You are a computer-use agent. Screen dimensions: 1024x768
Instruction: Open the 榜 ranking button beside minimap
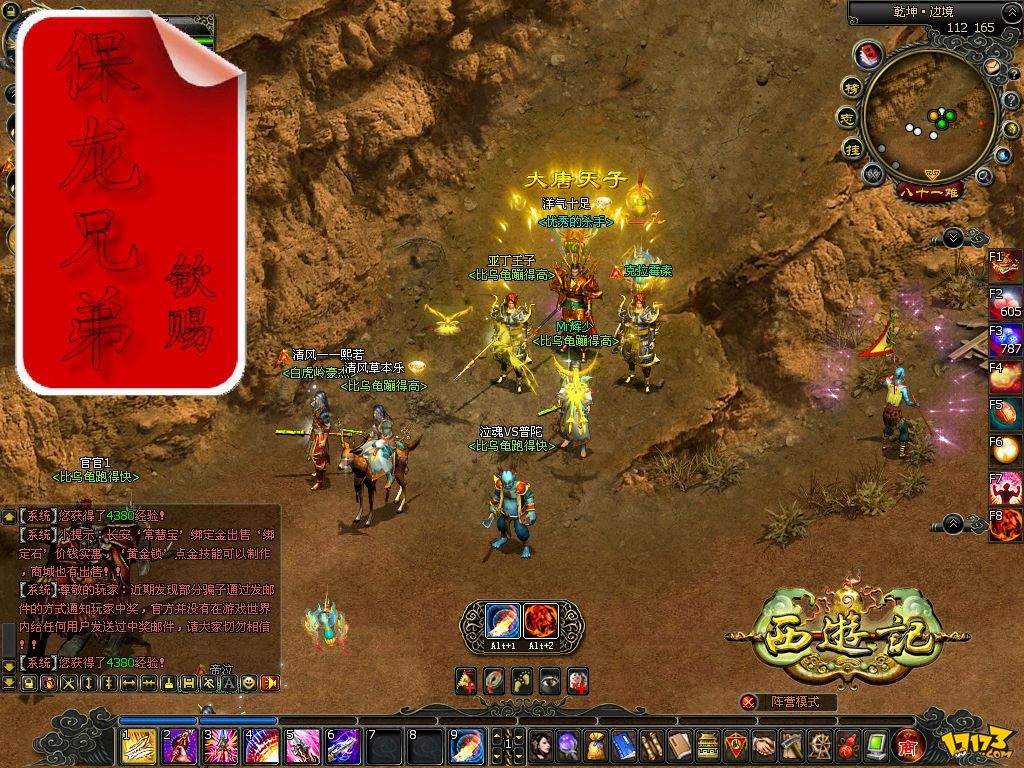pos(852,87)
